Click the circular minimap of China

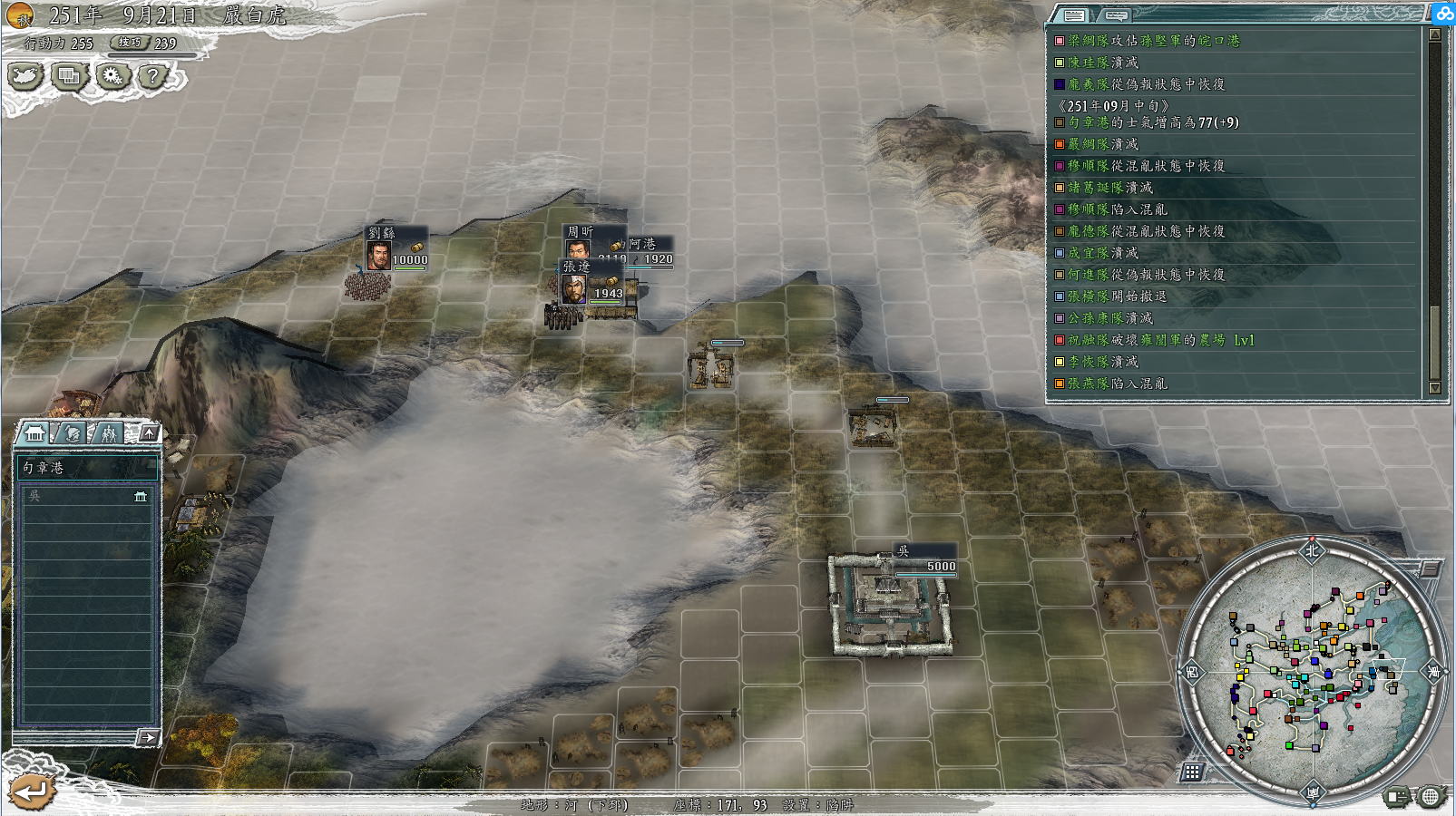[1311, 671]
